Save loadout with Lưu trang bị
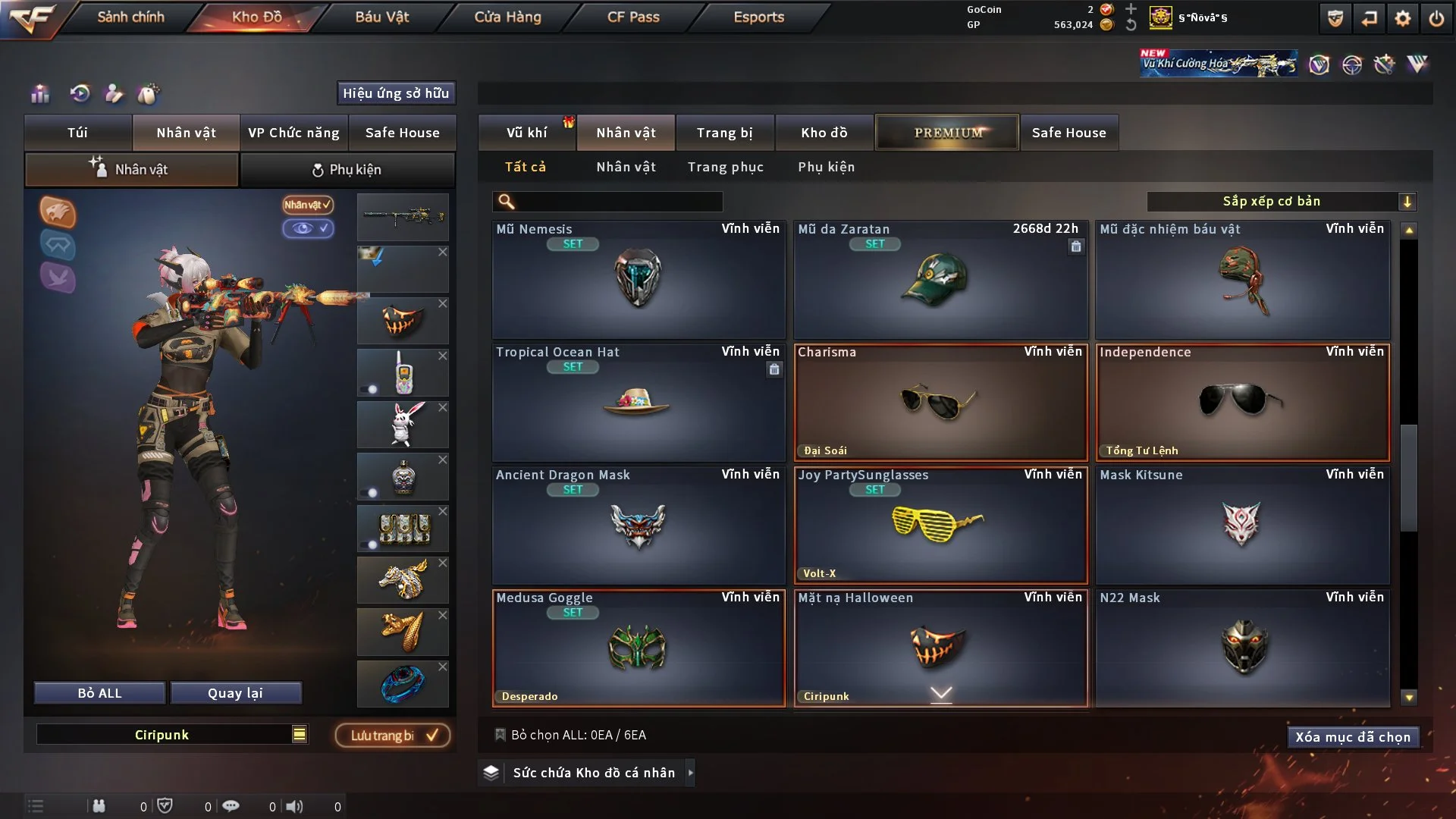Viewport: 1456px width, 819px height. 393,736
